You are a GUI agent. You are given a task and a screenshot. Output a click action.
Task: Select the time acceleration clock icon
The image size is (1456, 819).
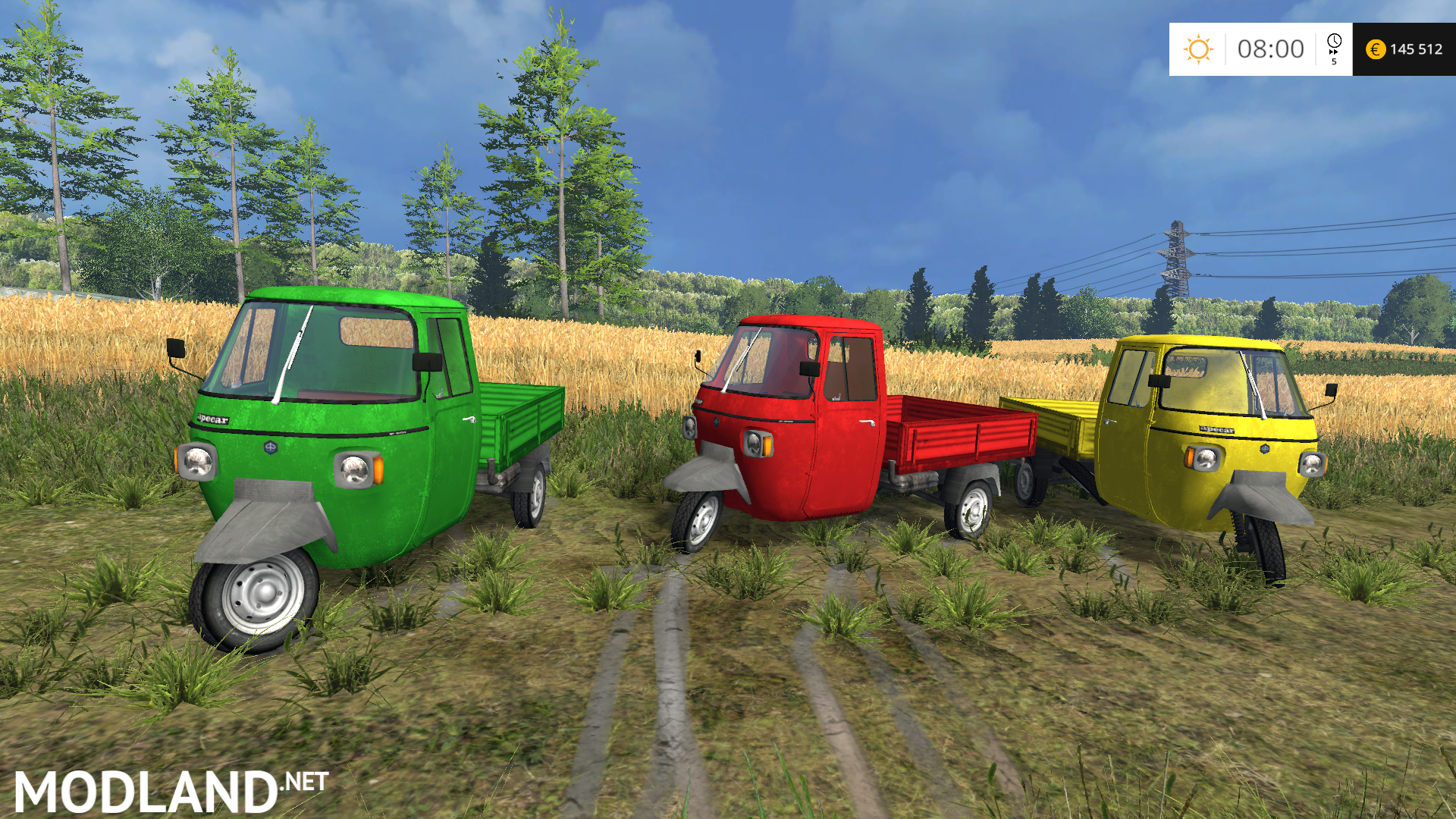coord(1334,45)
